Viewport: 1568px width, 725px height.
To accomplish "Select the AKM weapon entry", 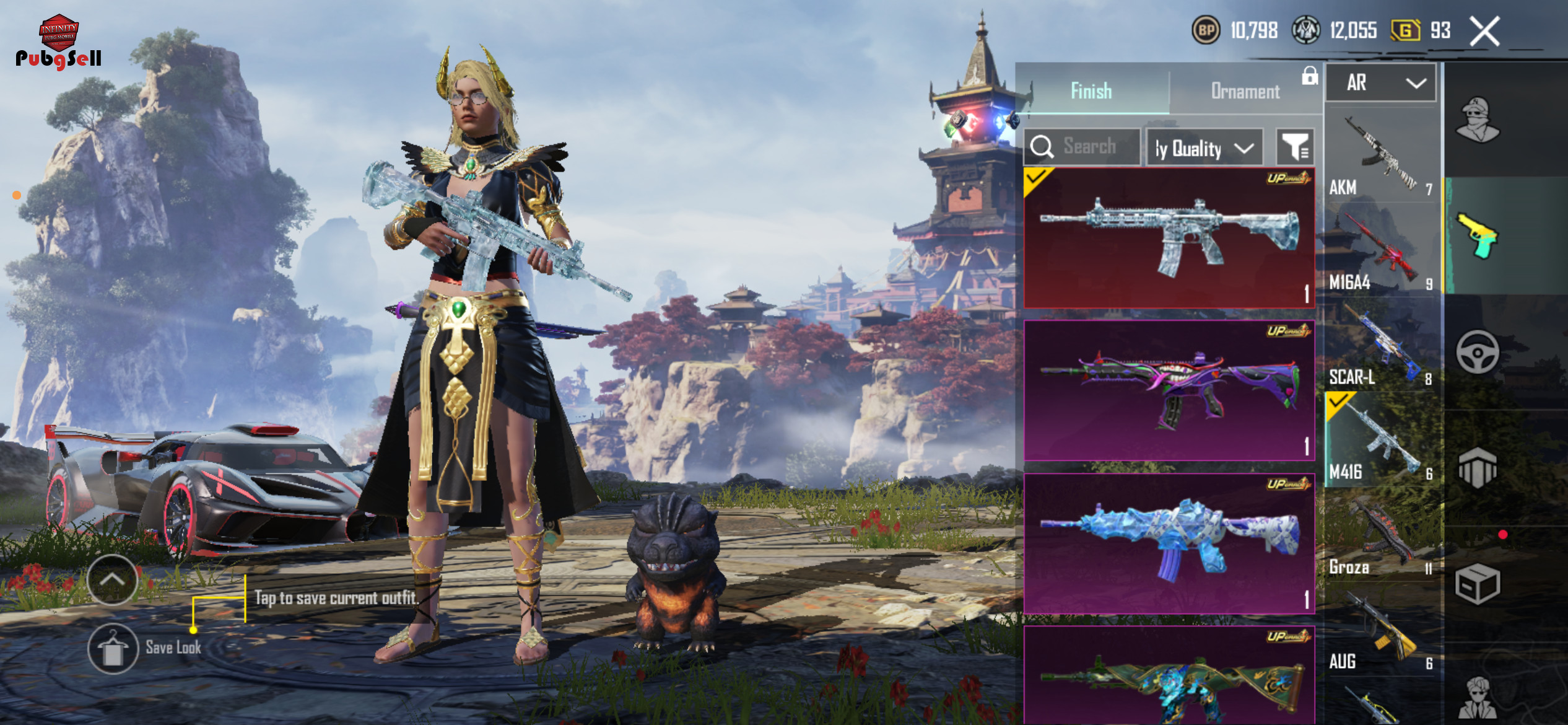I will pos(1382,155).
